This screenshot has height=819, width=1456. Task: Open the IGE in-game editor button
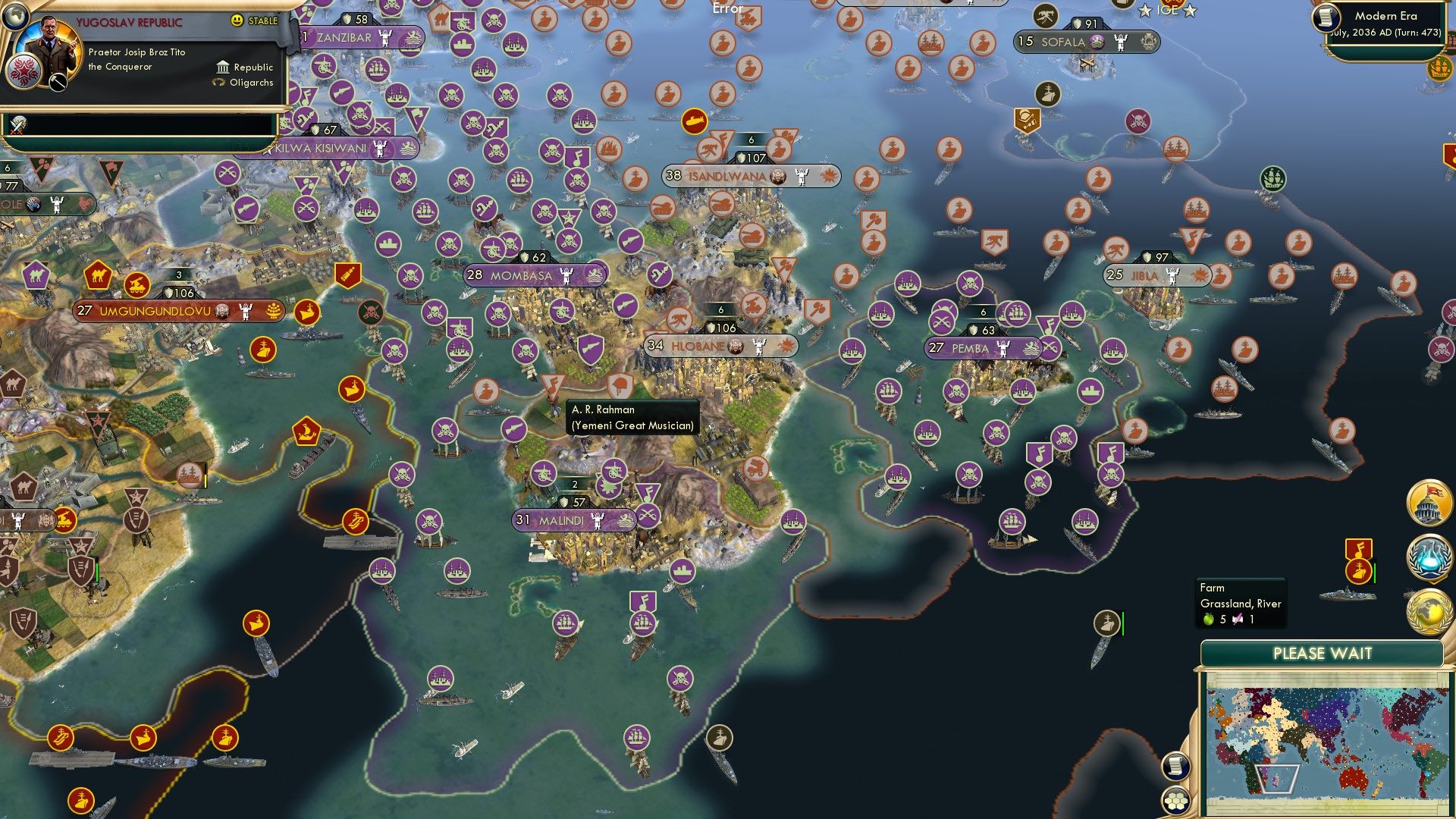(x=1167, y=10)
